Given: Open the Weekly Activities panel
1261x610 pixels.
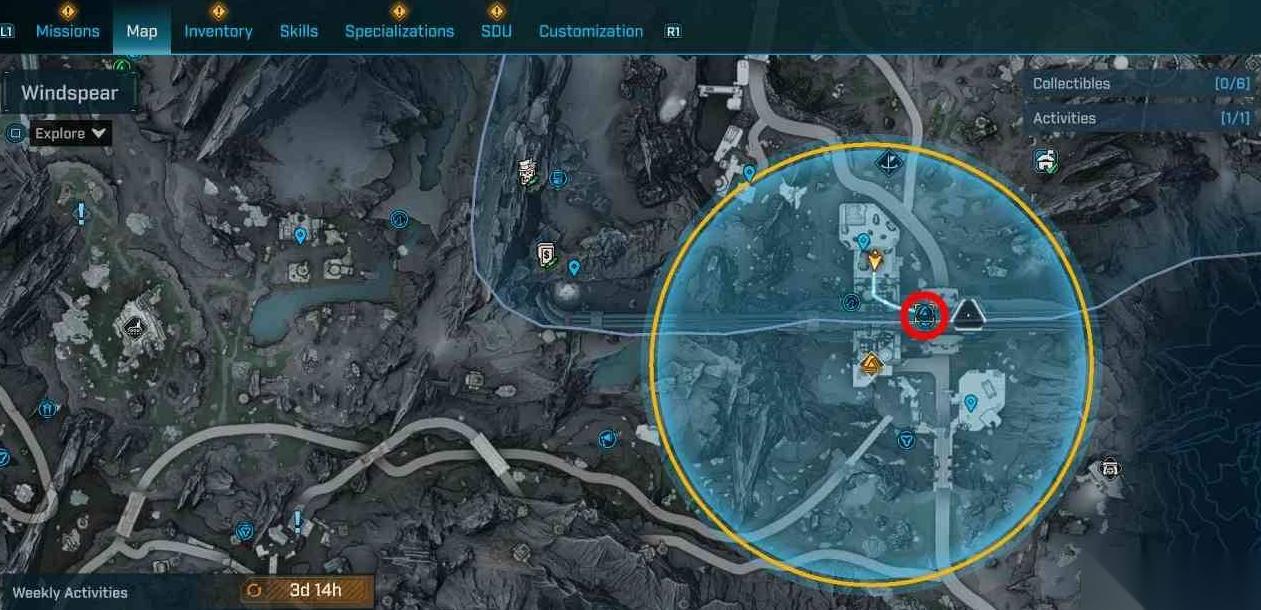Looking at the screenshot, I should [70, 592].
